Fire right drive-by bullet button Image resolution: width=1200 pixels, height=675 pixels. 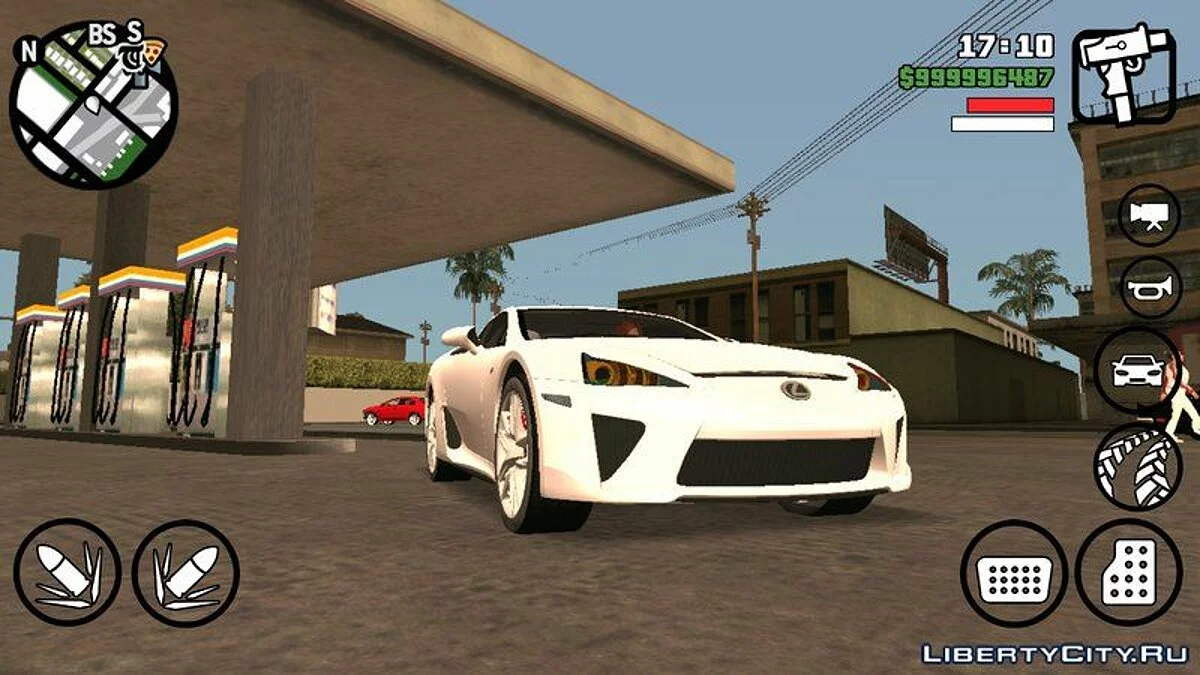coord(186,573)
